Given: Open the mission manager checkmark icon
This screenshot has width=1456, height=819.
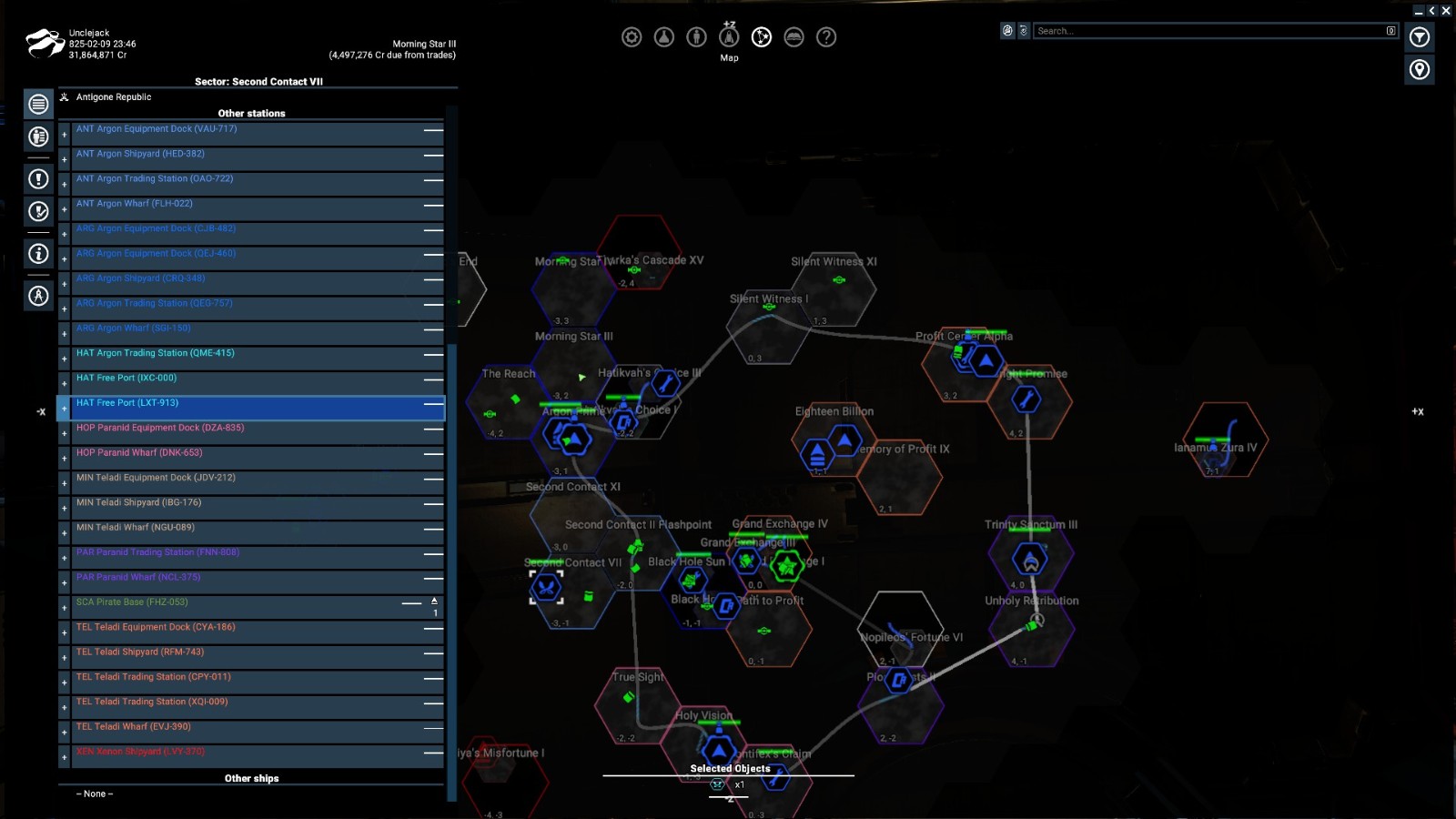Looking at the screenshot, I should (x=37, y=210).
